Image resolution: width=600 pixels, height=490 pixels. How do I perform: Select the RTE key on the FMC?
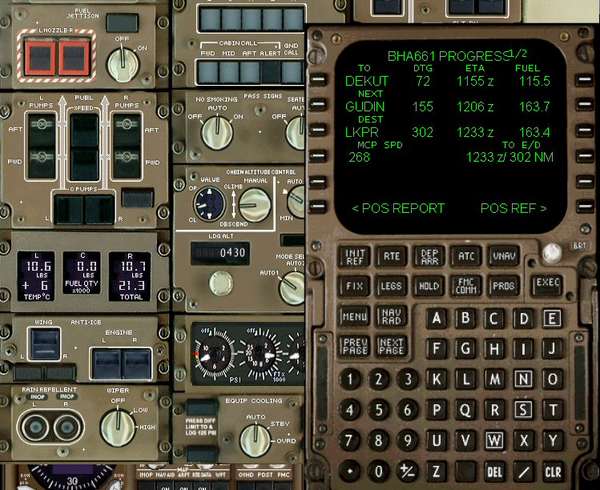[x=392, y=256]
